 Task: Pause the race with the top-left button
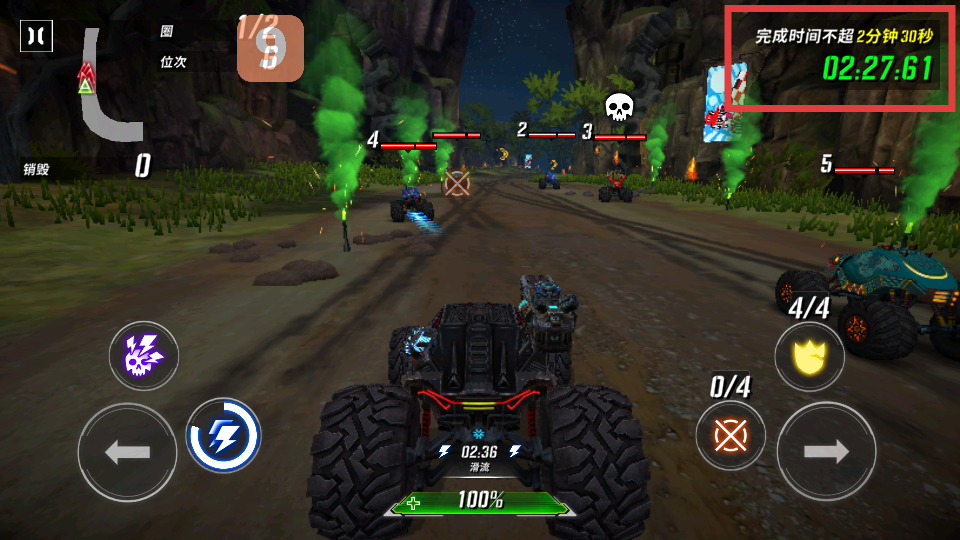(37, 36)
